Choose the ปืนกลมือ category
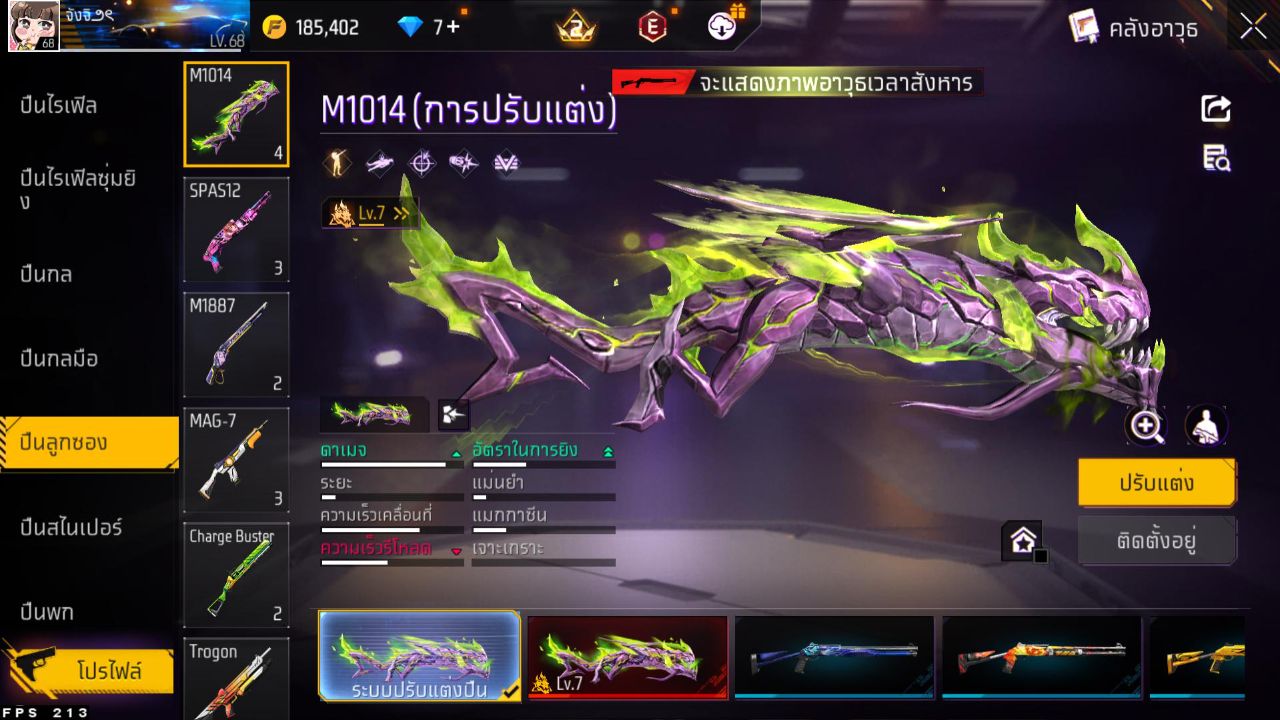This screenshot has width=1280, height=720. pyautogui.click(x=59, y=358)
